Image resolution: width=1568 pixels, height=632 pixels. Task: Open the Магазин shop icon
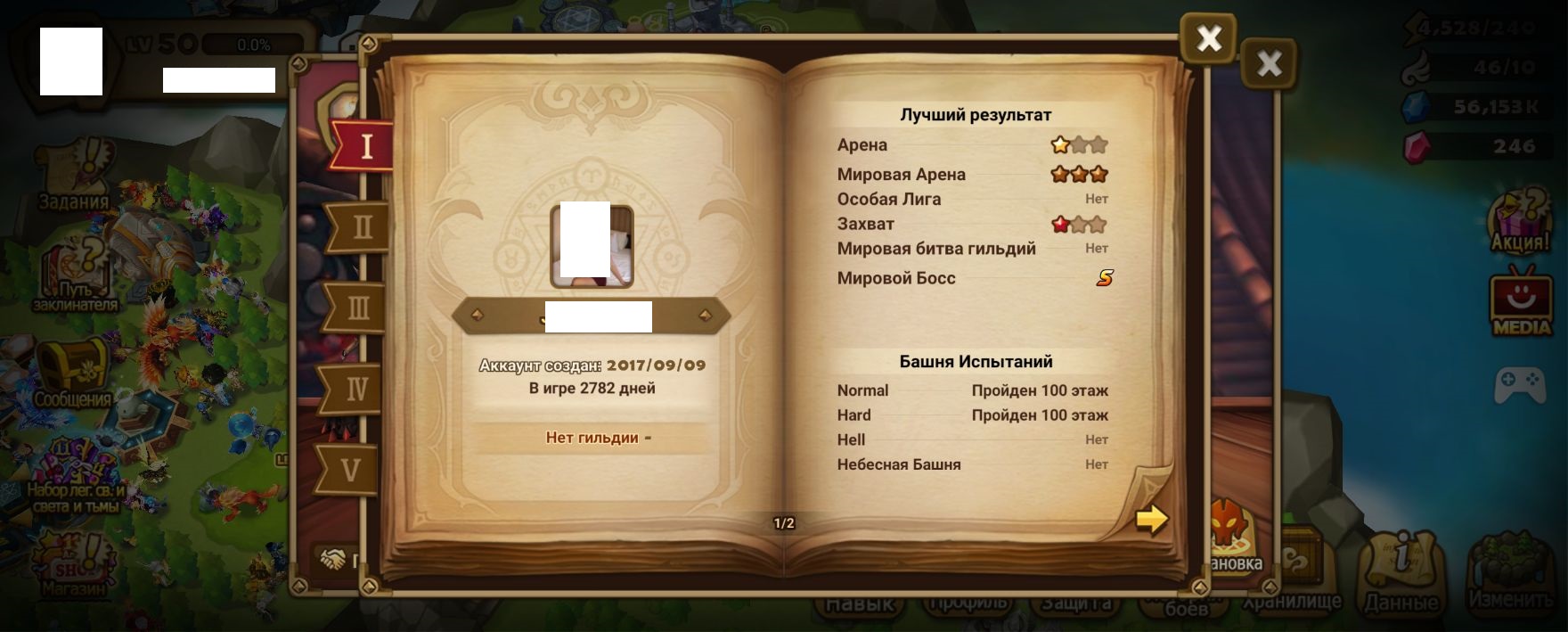pos(73,567)
